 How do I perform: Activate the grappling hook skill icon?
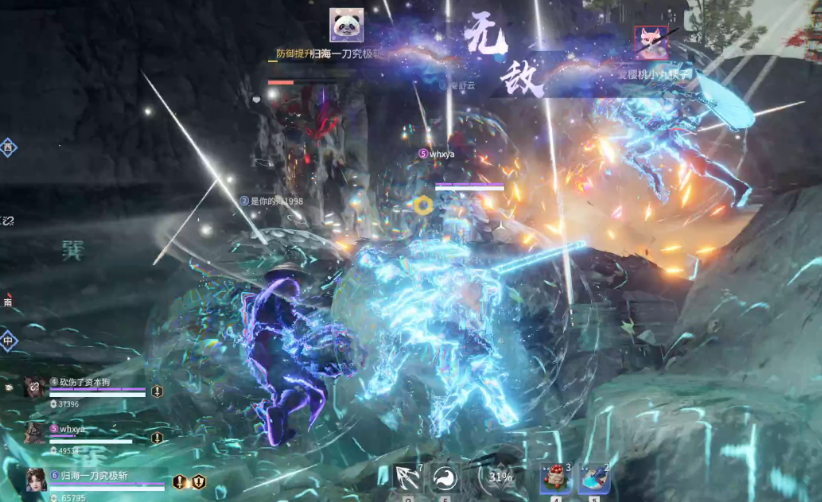(407, 478)
